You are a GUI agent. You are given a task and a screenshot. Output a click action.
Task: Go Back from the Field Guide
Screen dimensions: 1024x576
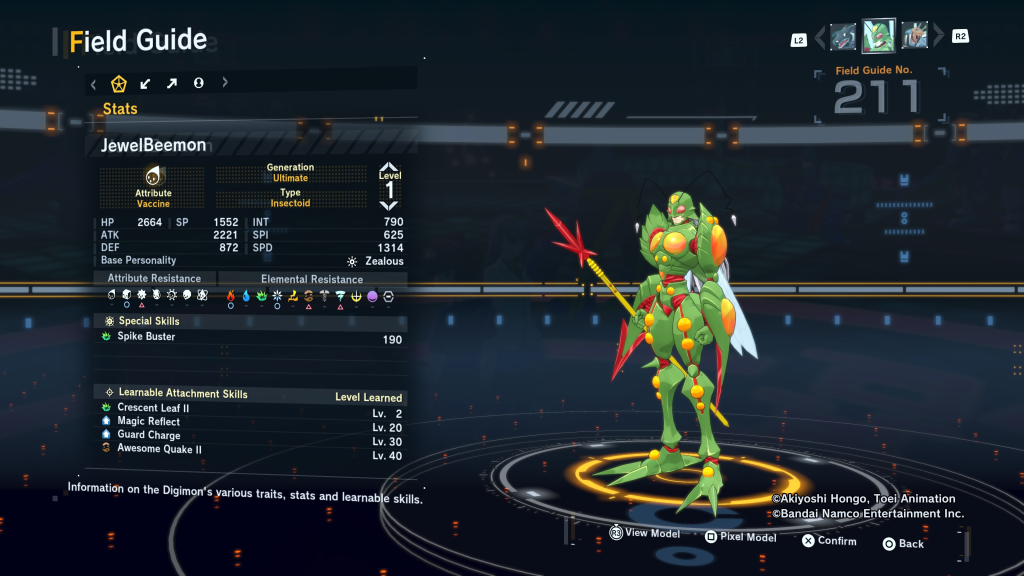tap(903, 544)
